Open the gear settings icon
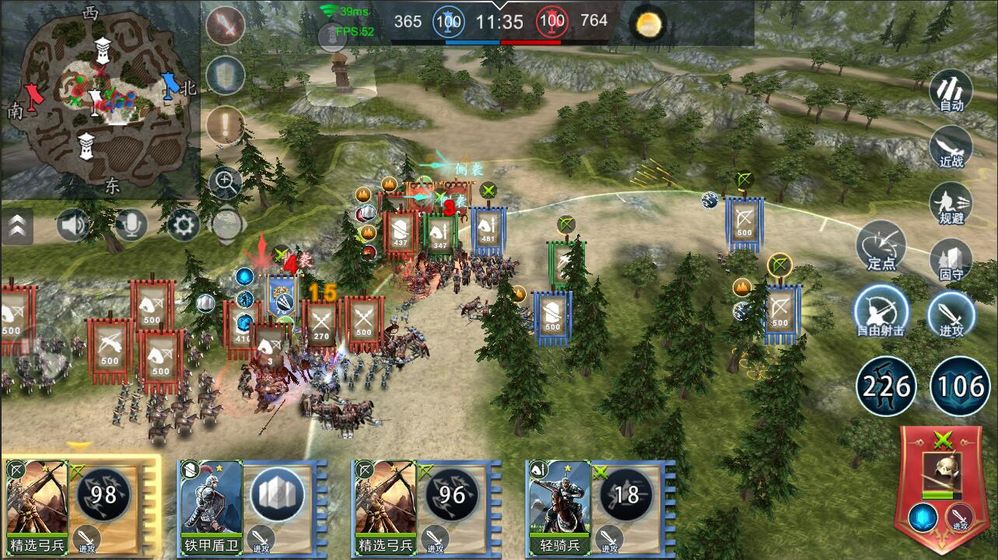Screen dimensions: 998x560 tap(183, 225)
